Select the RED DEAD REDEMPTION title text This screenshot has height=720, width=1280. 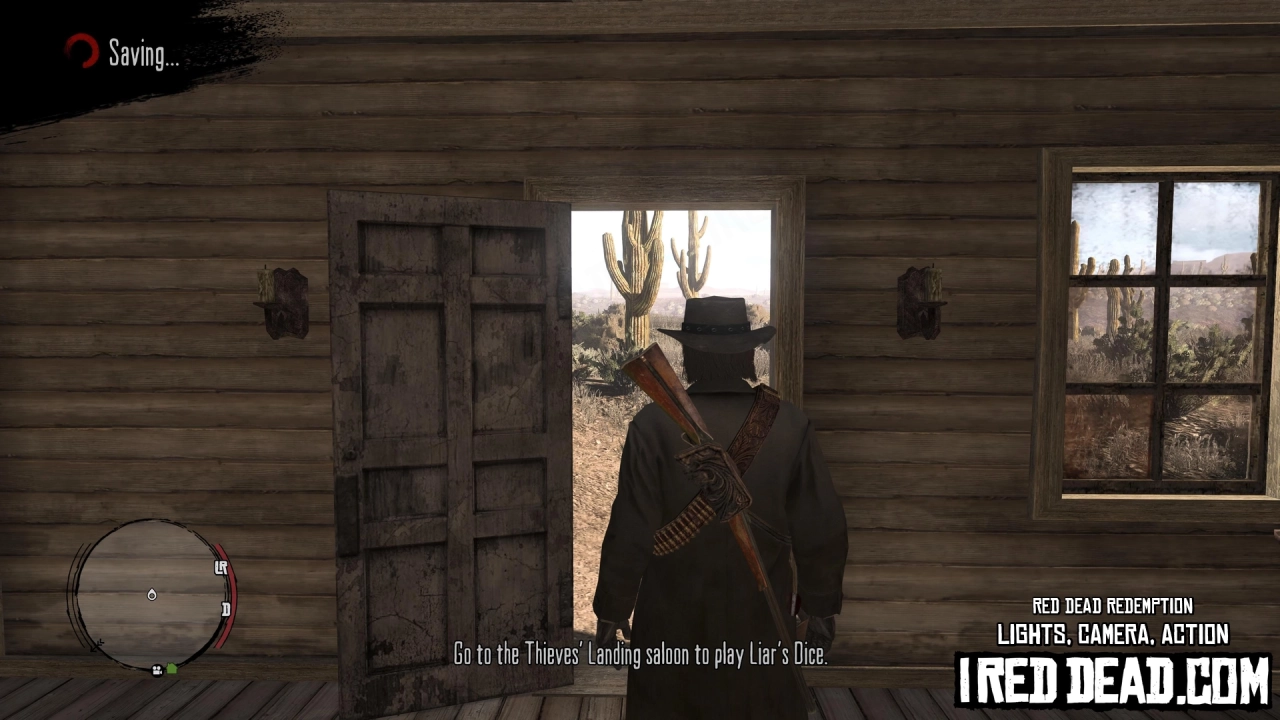coord(1112,606)
